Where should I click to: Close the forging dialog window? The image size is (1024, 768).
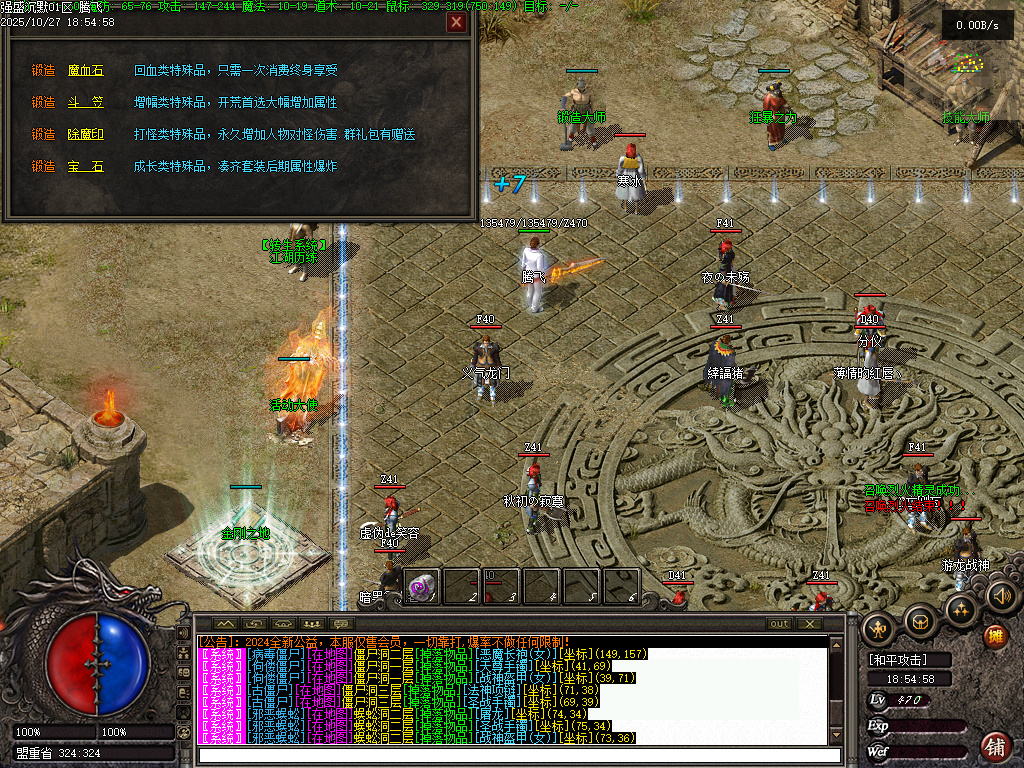pos(457,23)
